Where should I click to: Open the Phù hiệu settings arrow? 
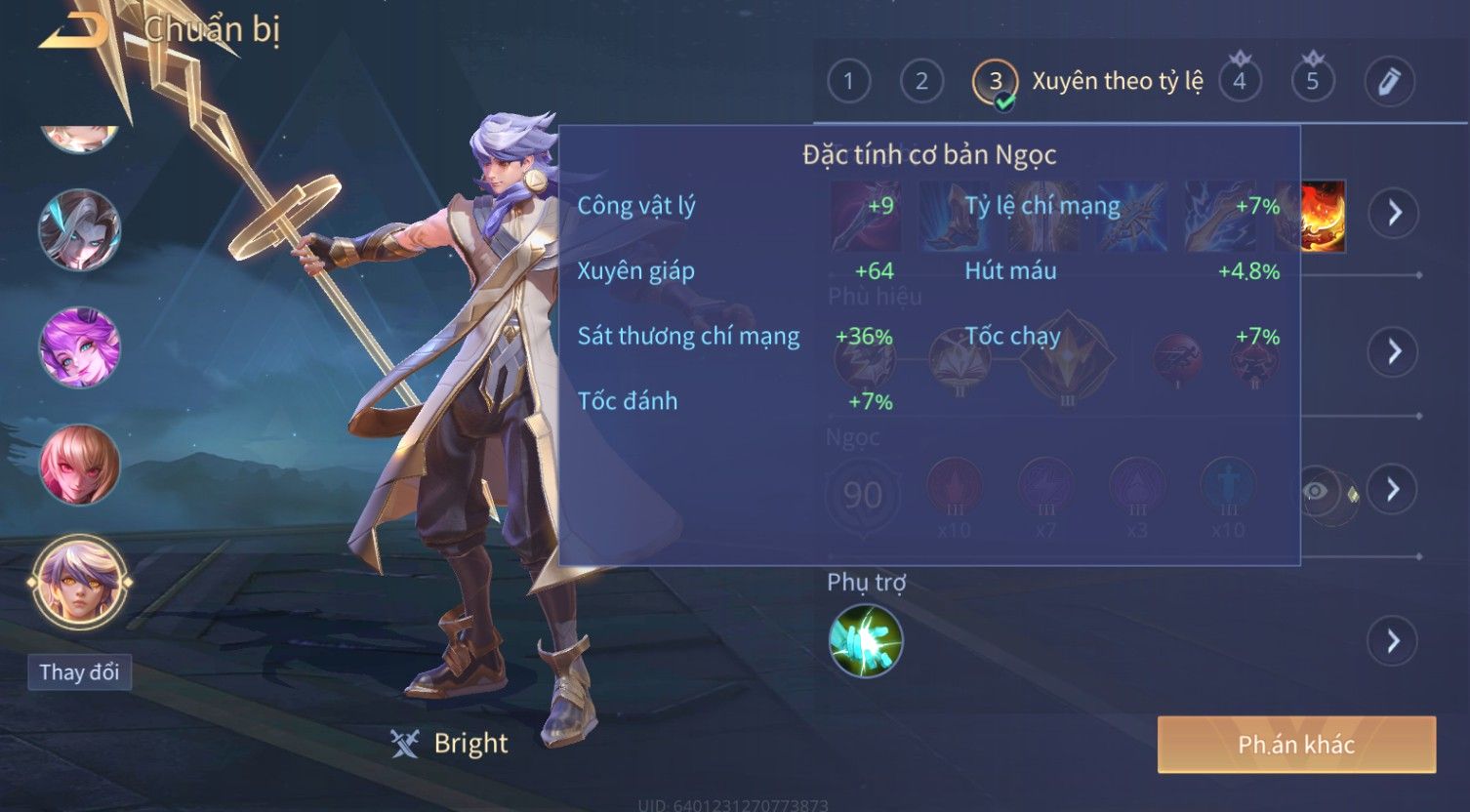click(1393, 351)
